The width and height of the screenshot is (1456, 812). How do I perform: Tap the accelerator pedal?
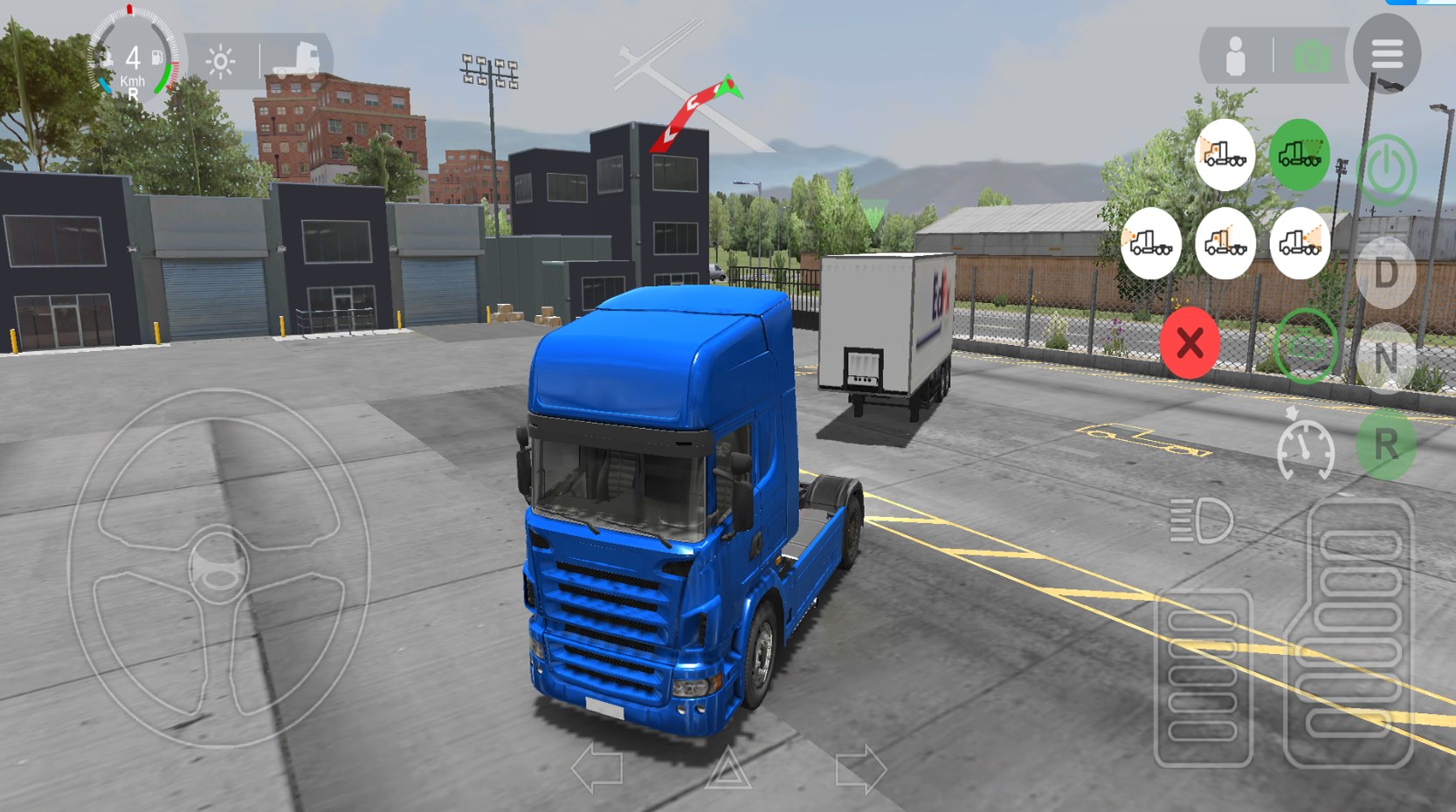1349,634
